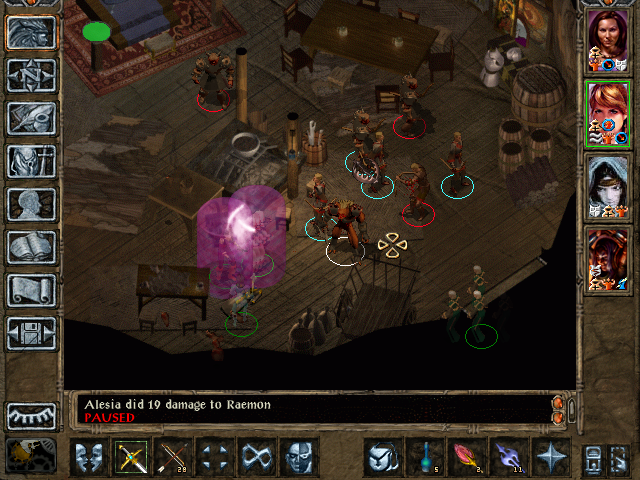Screen dimensions: 640x480
Task: Equip the crossbow weapon slot
Action: coord(131,457)
